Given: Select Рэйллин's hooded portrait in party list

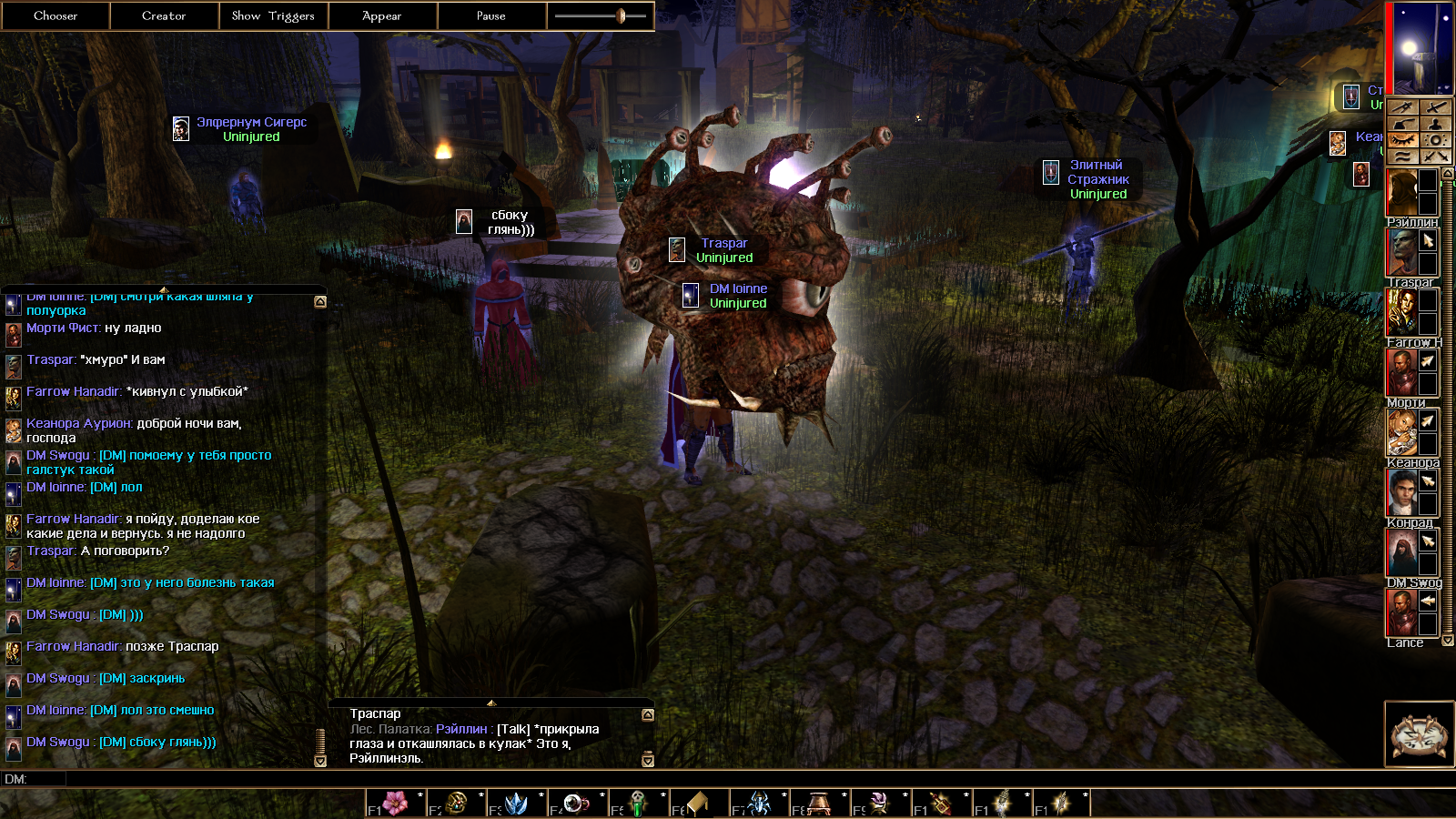Looking at the screenshot, I should pyautogui.click(x=1401, y=192).
